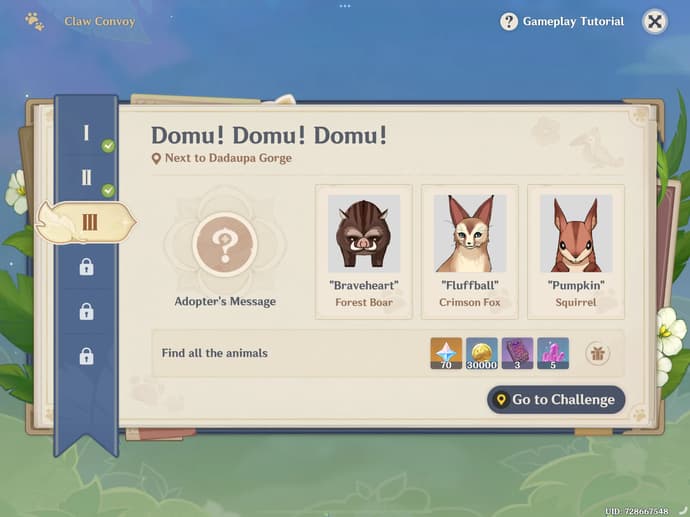Image resolution: width=690 pixels, height=517 pixels.
Task: View the Adopter's Message question mark
Action: pos(225,243)
